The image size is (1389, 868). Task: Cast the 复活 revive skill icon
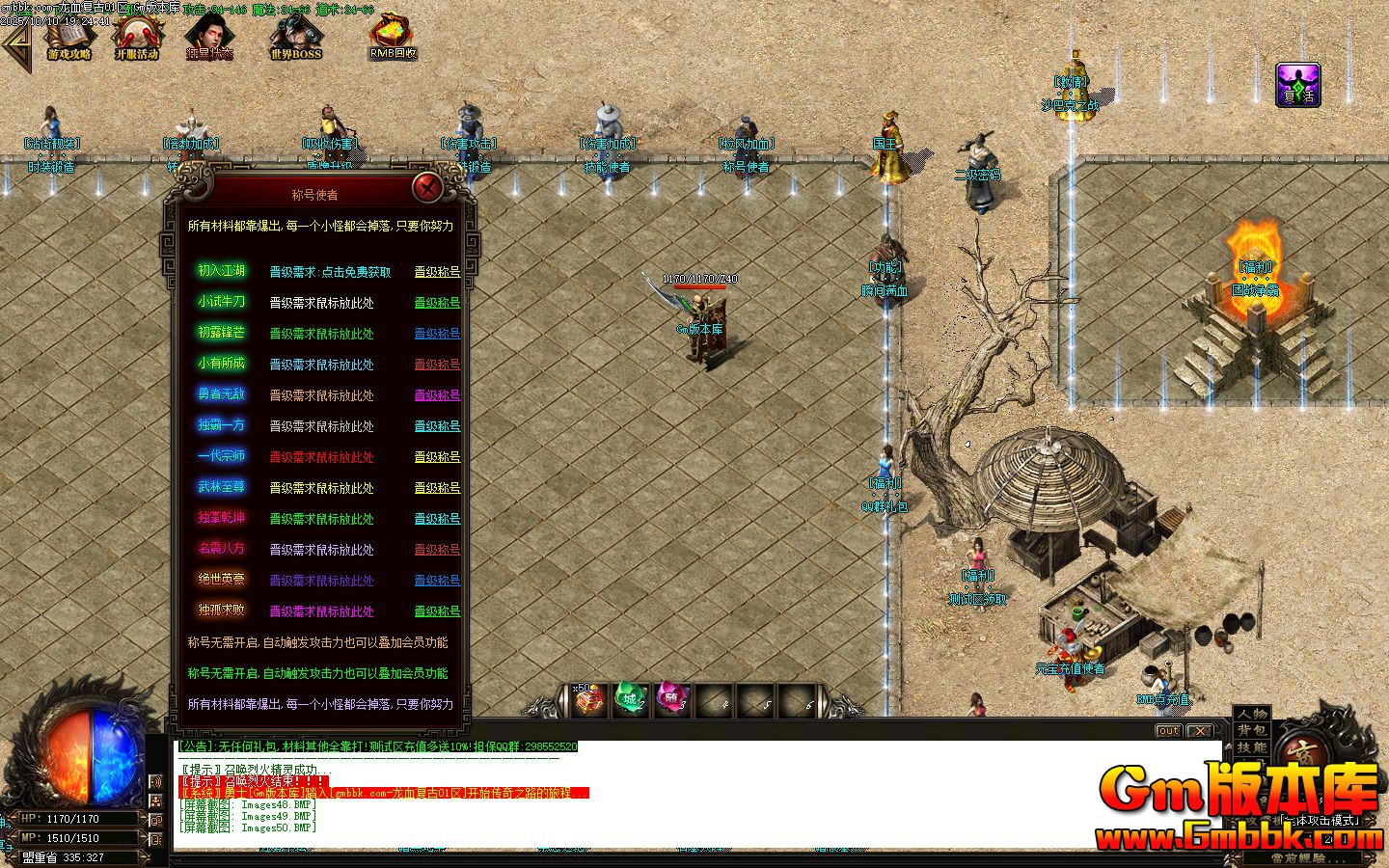click(x=1297, y=85)
